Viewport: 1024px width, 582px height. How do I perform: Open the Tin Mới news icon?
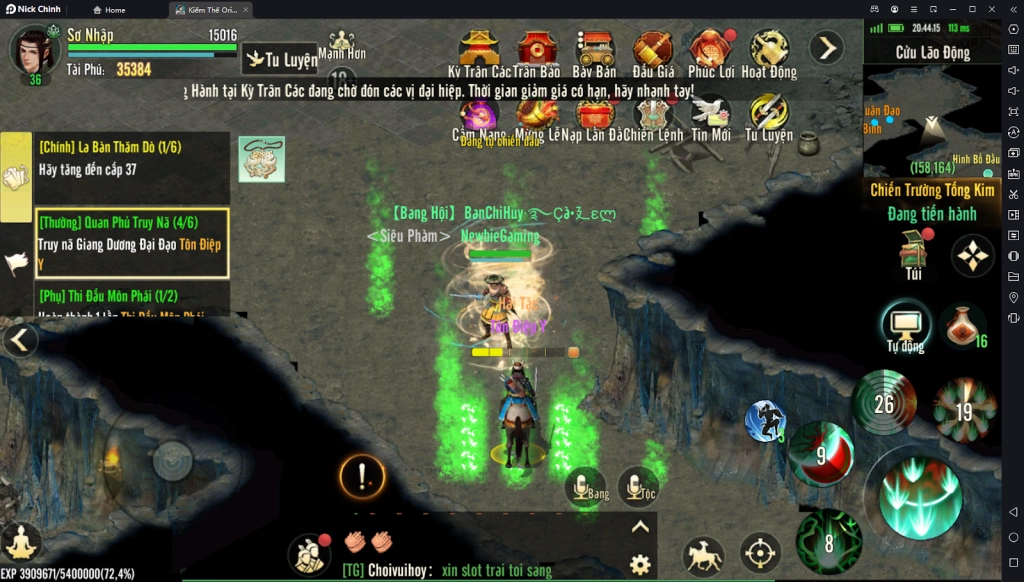(x=711, y=113)
